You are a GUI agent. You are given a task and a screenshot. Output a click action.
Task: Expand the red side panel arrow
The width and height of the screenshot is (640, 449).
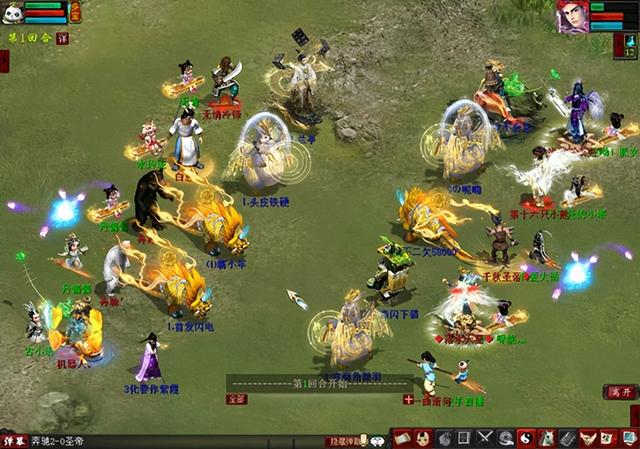[4, 60]
